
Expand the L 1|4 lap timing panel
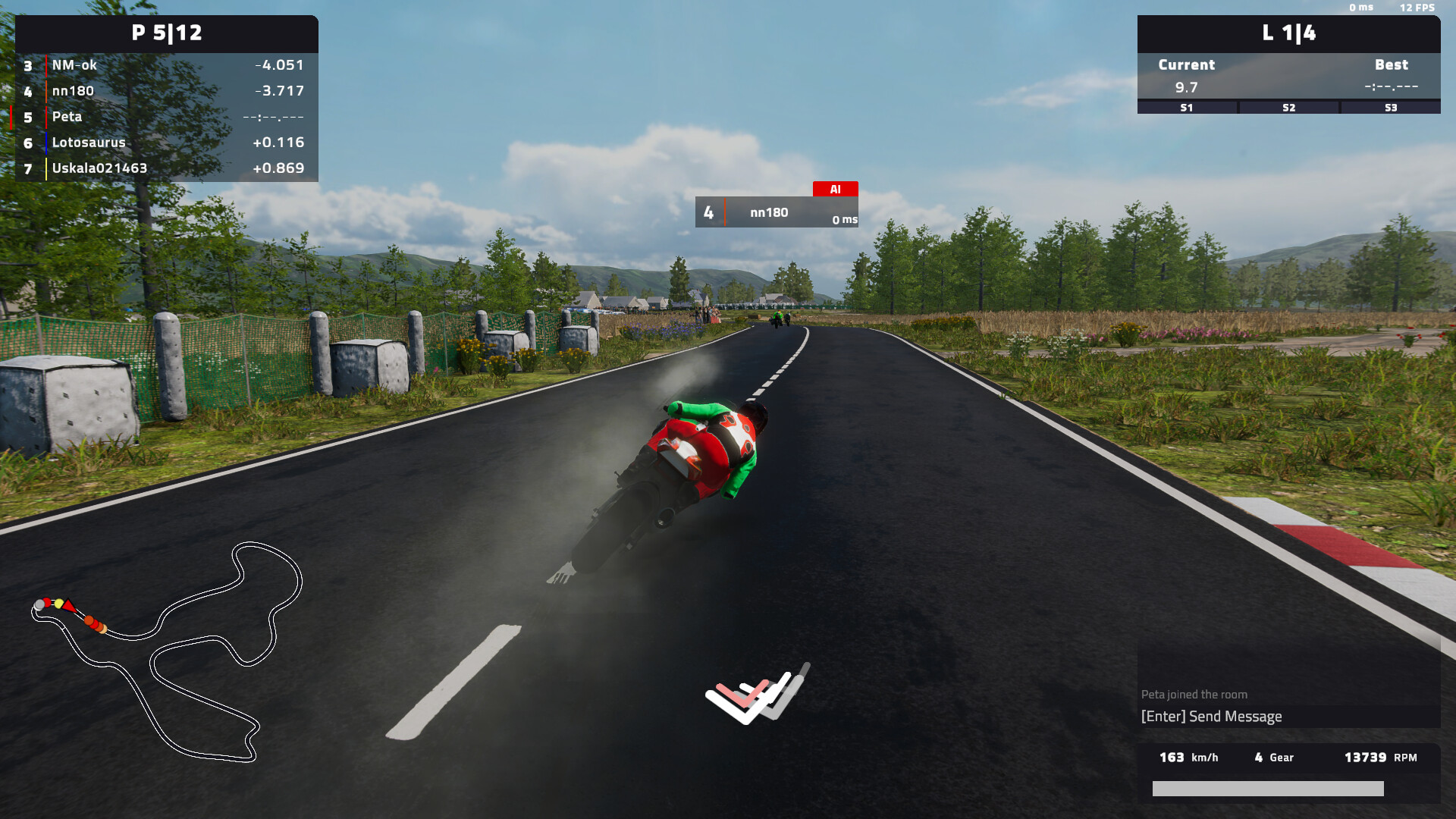(x=1287, y=33)
